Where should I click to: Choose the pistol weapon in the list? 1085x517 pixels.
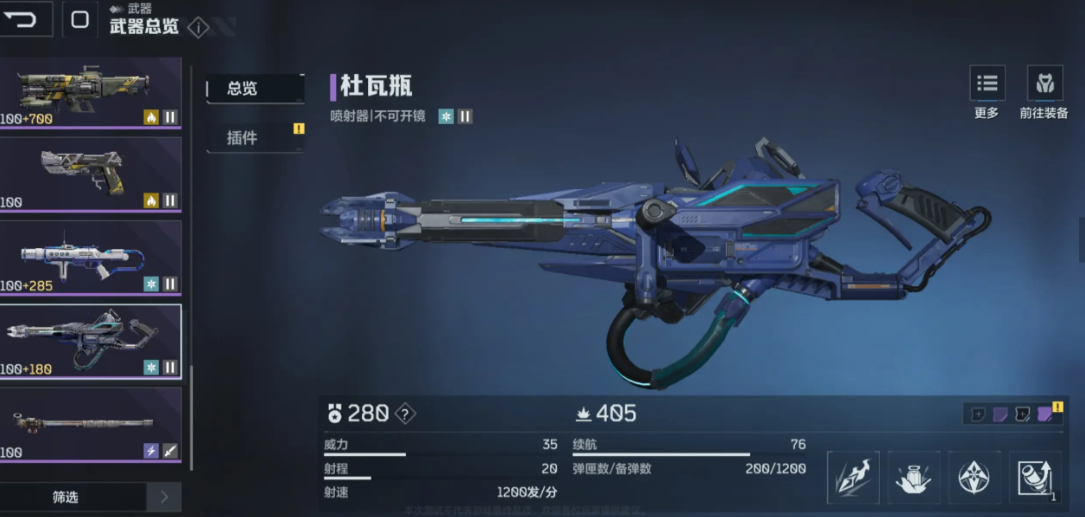pos(90,174)
